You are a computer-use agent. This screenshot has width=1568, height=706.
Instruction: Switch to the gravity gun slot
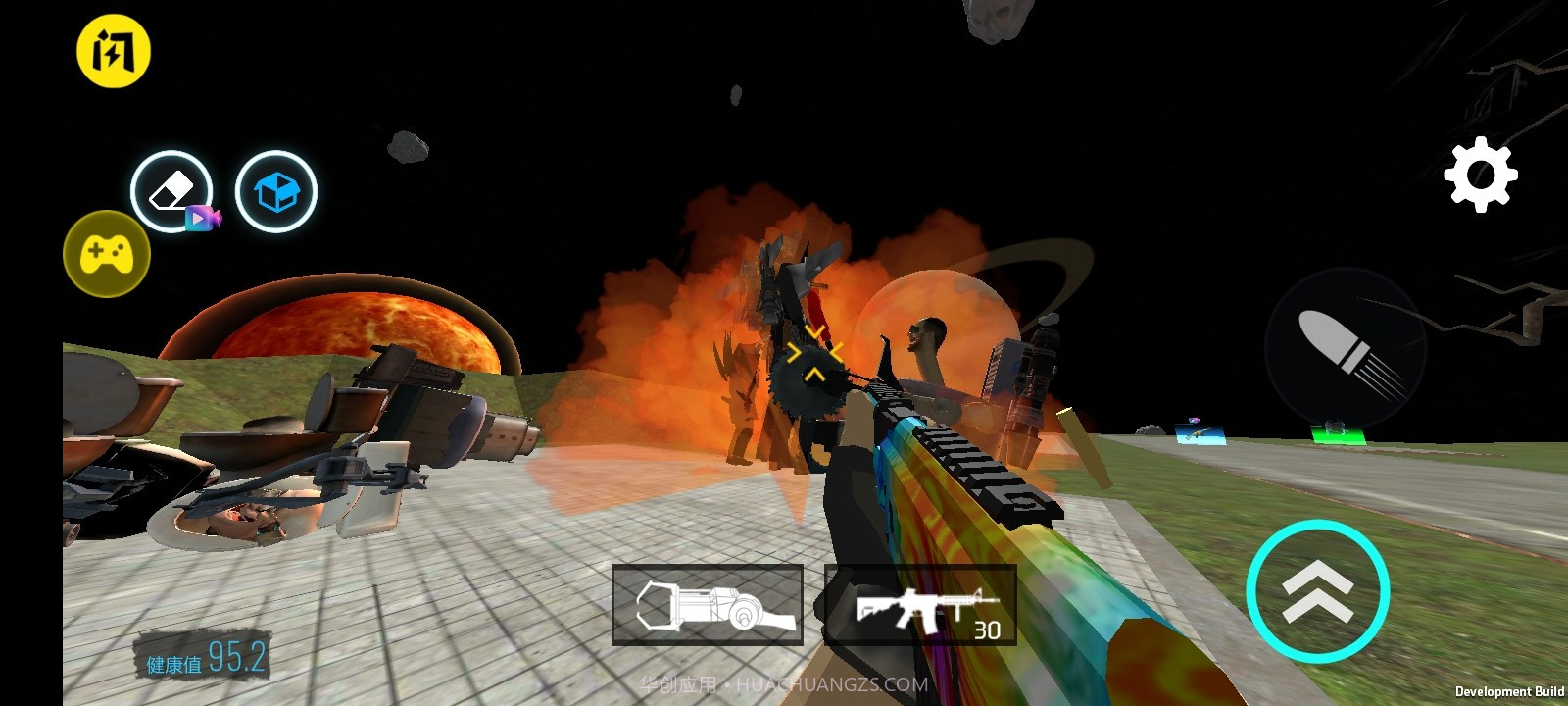[708, 605]
